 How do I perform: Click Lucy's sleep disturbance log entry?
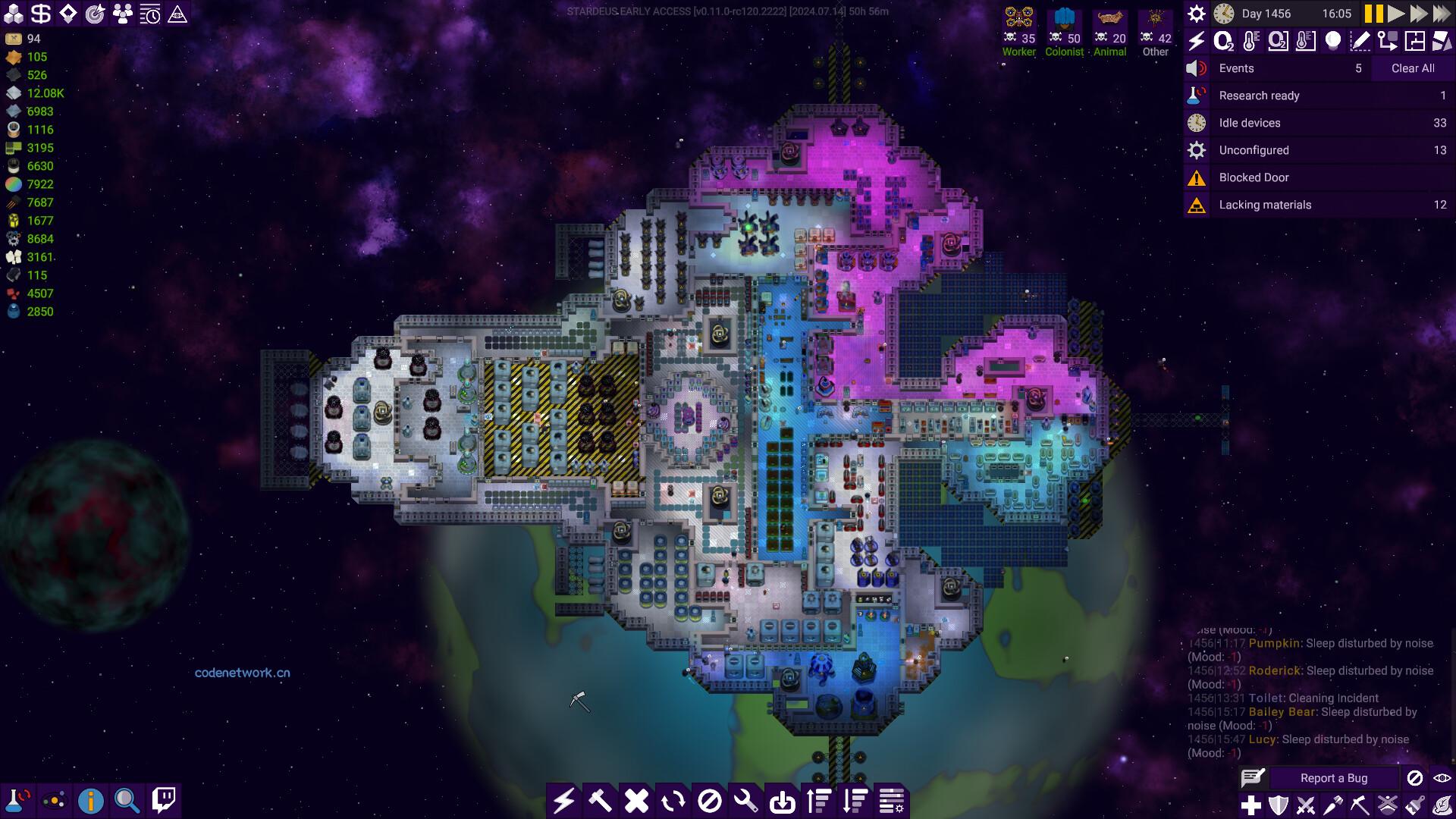coord(1298,739)
